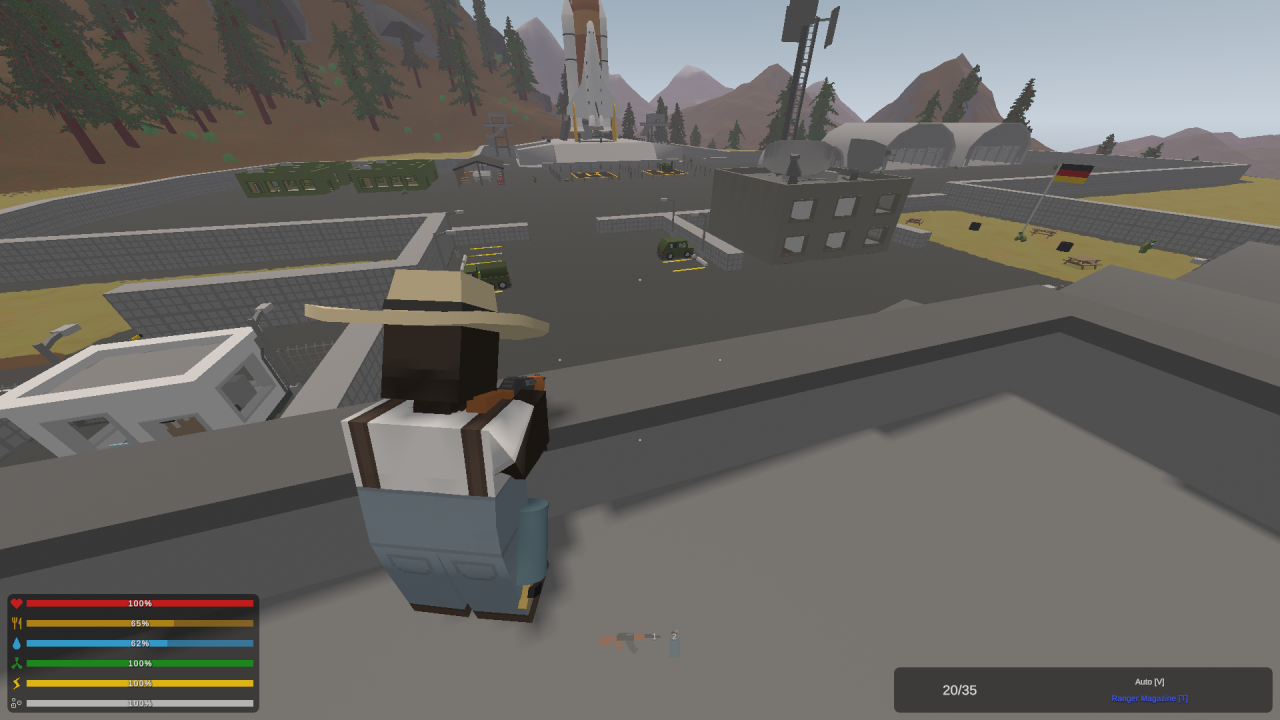The width and height of the screenshot is (1280, 720).
Task: Click the lightning bolt stamina icon
Action: pyautogui.click(x=16, y=683)
